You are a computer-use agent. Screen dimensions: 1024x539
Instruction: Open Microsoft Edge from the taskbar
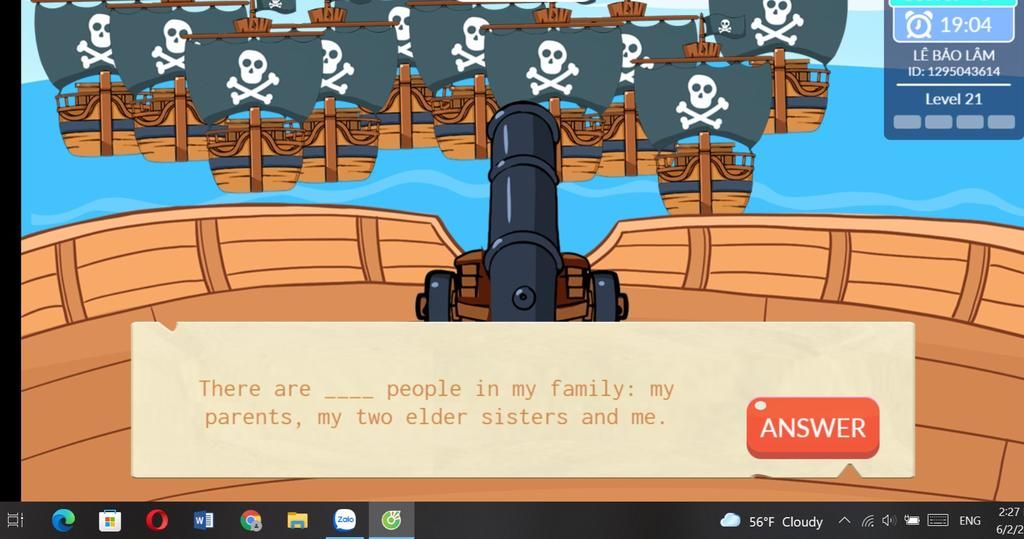[x=63, y=520]
